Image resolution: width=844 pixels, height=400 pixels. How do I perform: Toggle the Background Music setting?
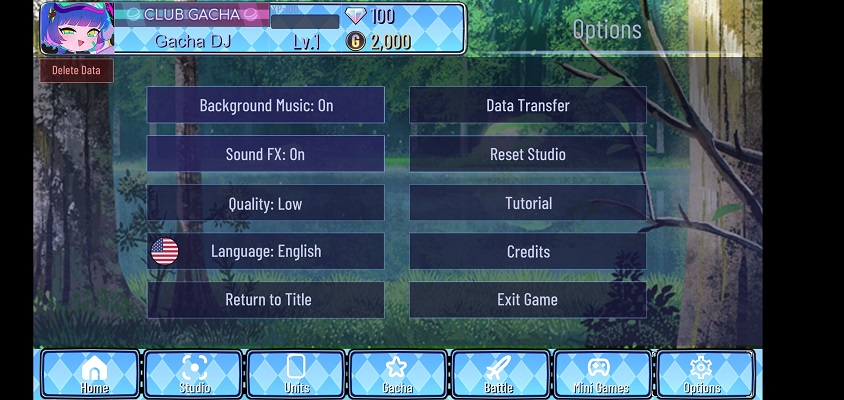266,105
